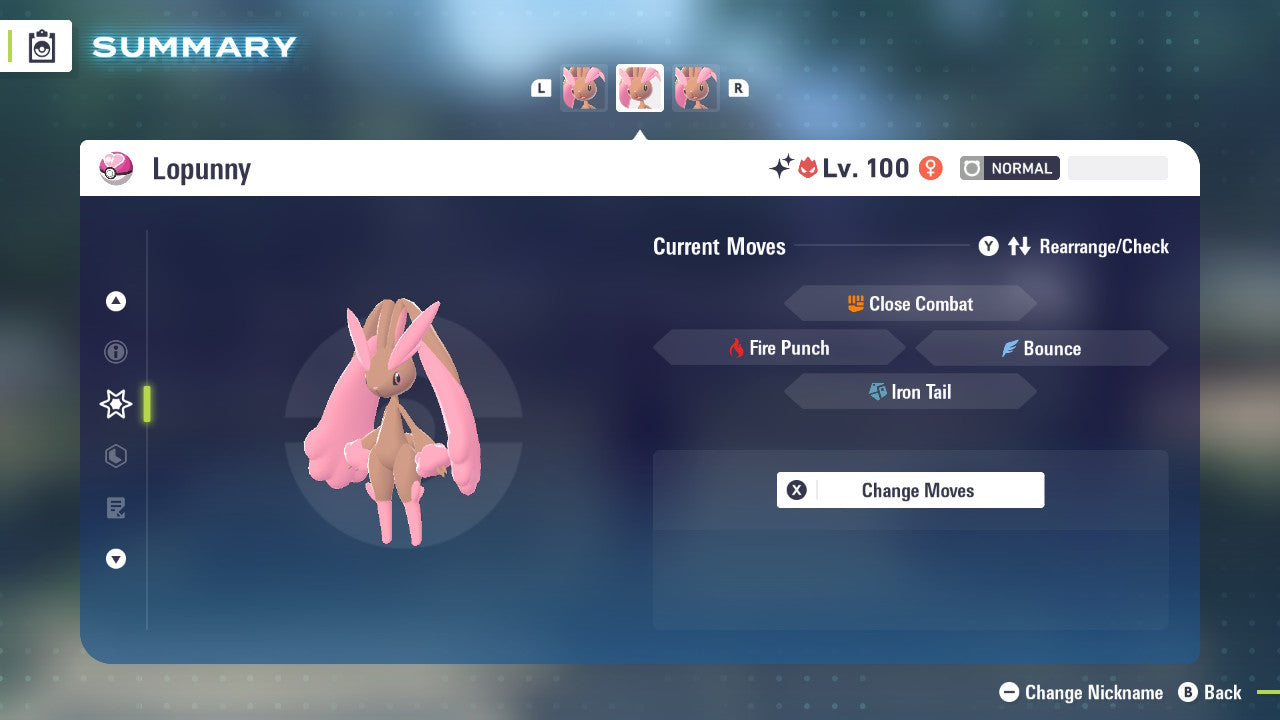Select the Fire Punch move
The image size is (1280, 720).
pyautogui.click(x=780, y=347)
